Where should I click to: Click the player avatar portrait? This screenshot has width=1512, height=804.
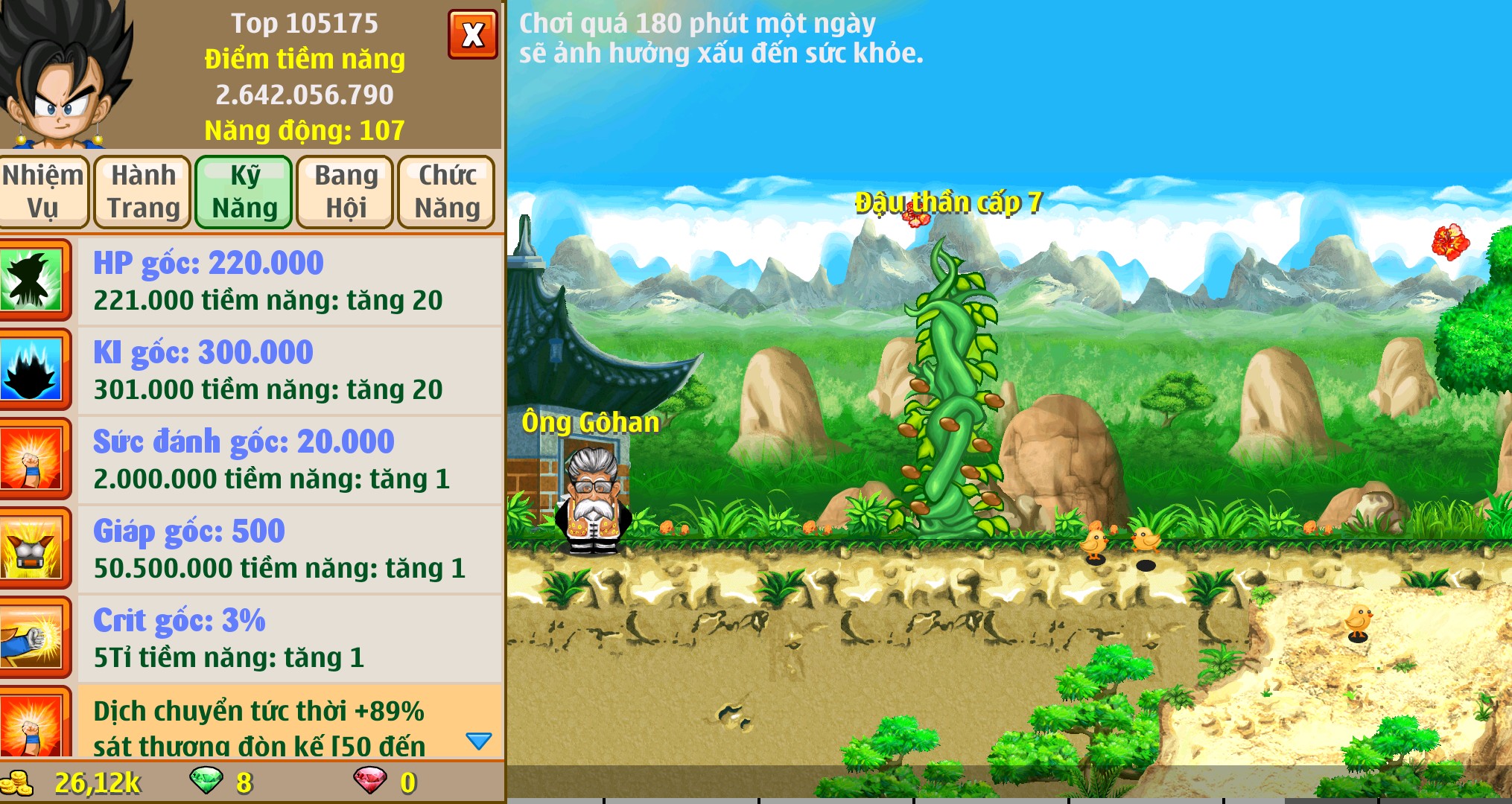pyautogui.click(x=63, y=71)
